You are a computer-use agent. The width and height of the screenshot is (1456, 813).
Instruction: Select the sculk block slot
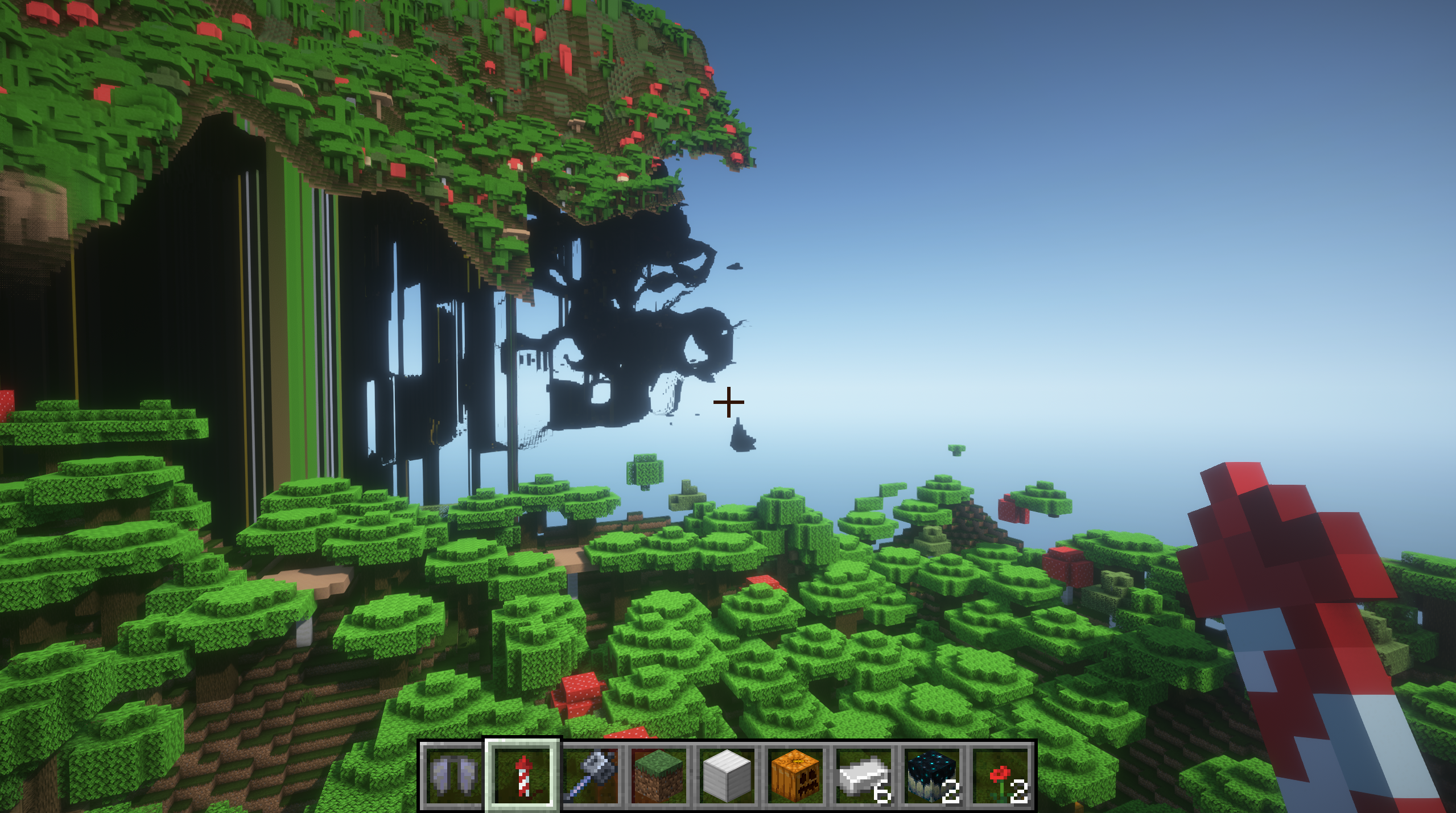[x=932, y=775]
